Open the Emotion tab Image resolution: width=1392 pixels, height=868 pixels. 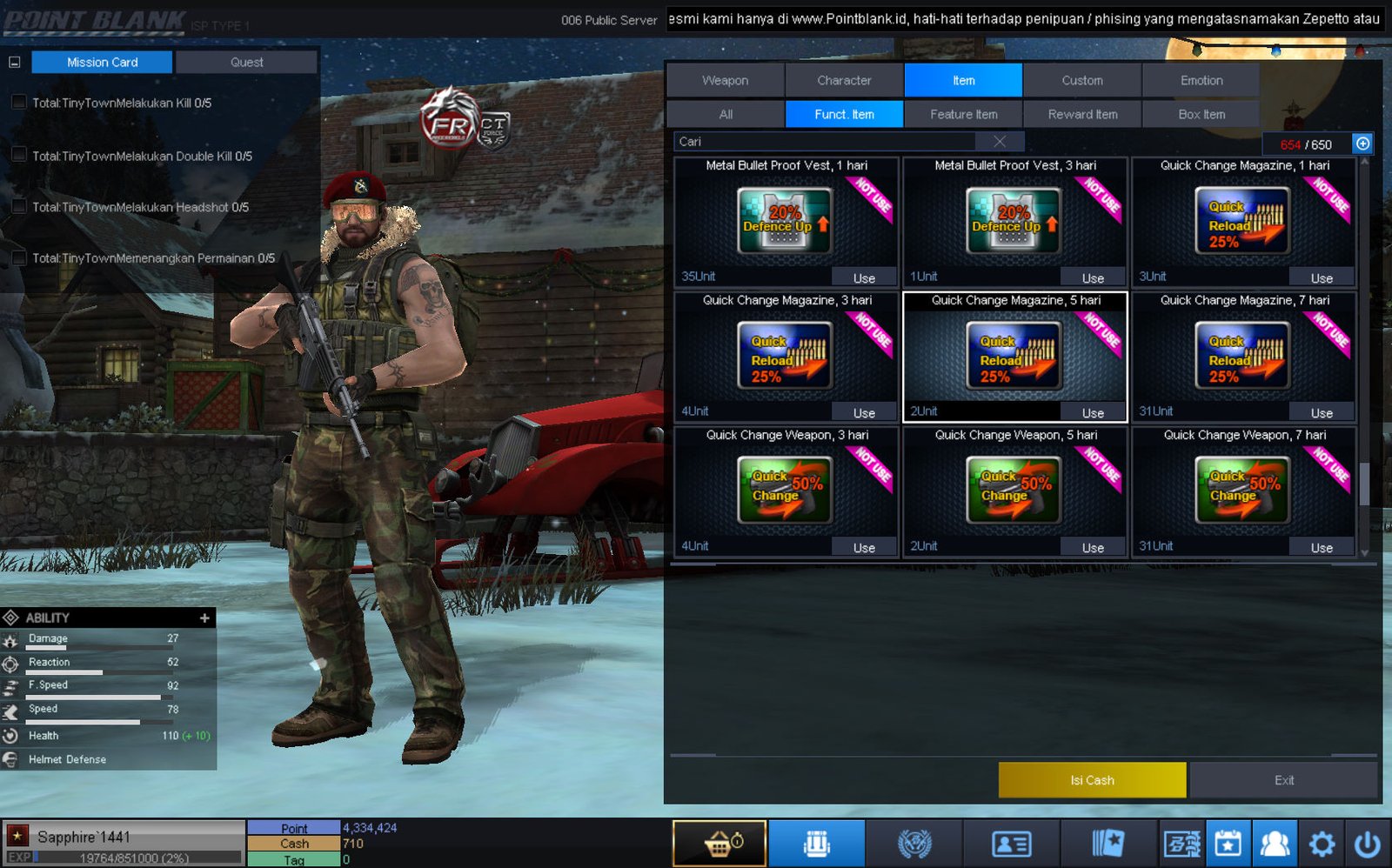pyautogui.click(x=1201, y=80)
